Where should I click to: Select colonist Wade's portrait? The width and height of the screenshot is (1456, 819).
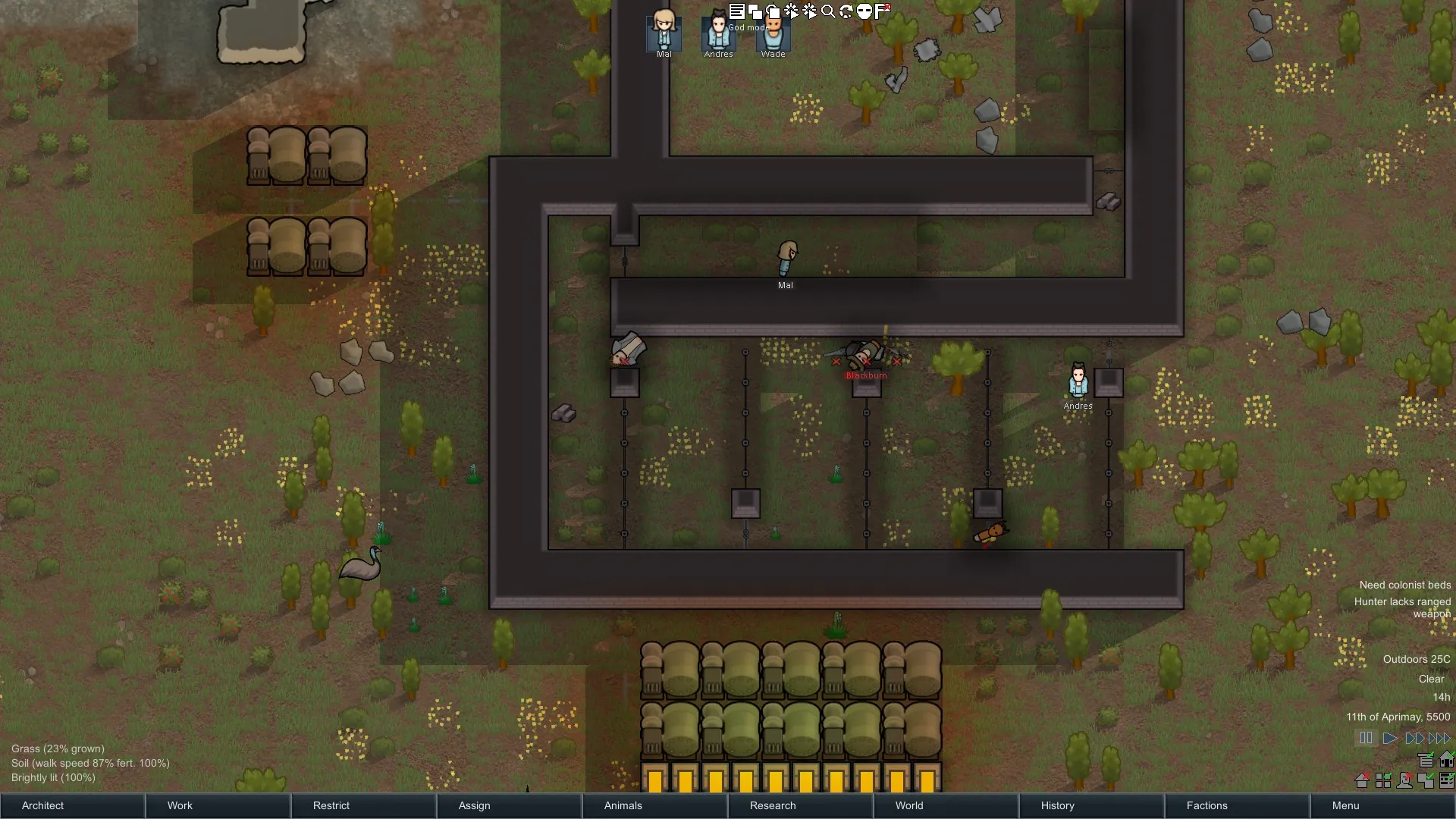773,33
